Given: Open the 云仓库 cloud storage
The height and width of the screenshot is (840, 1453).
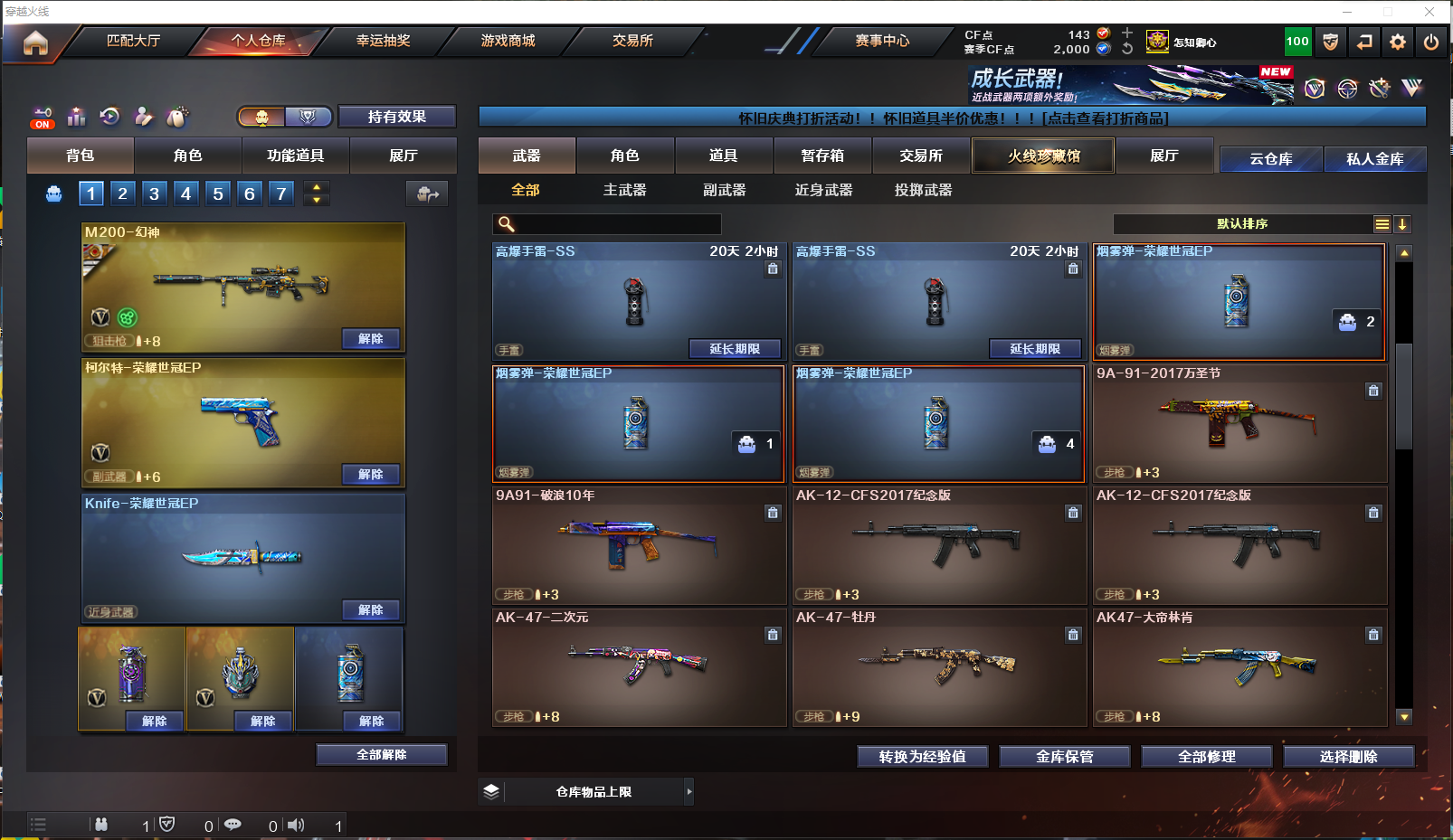Looking at the screenshot, I should (1270, 159).
